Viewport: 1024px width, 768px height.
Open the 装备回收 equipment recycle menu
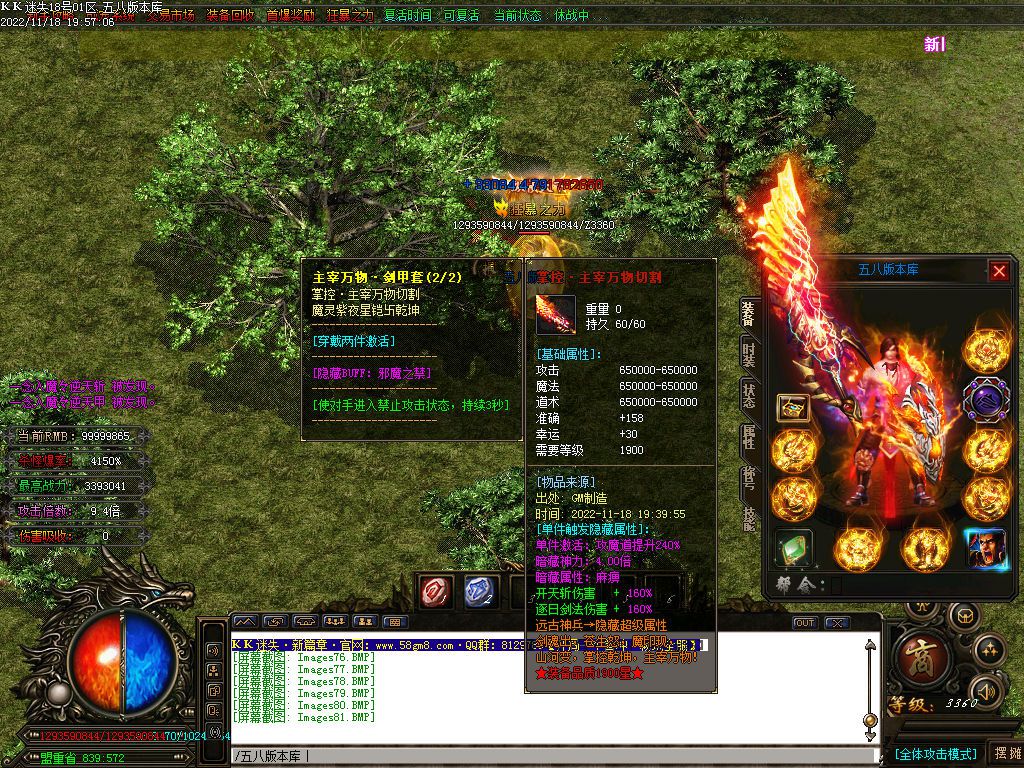(230, 16)
